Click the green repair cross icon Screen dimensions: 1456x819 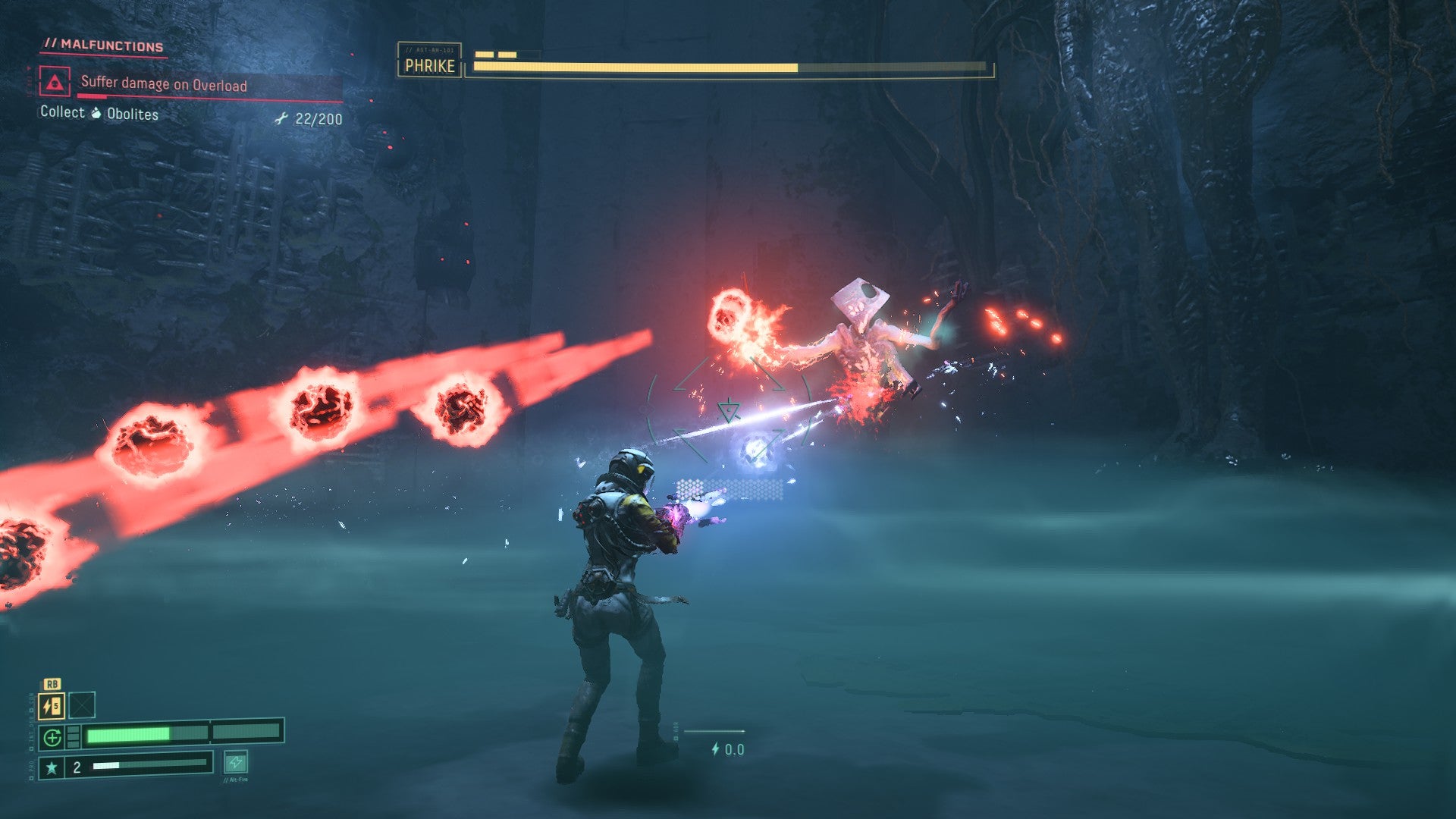(52, 736)
